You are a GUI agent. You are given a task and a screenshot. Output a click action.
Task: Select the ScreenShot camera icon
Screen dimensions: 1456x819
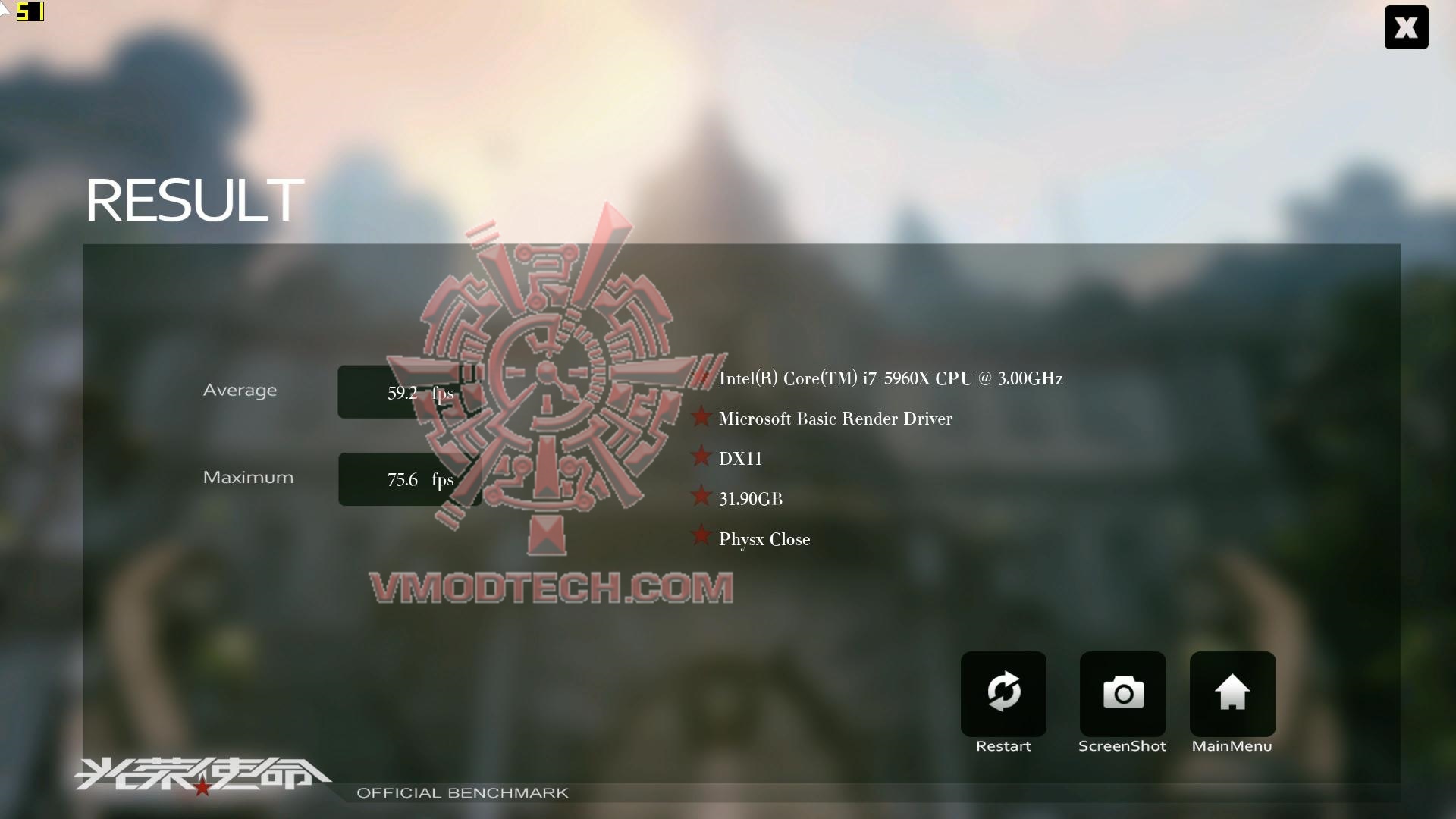[1122, 692]
